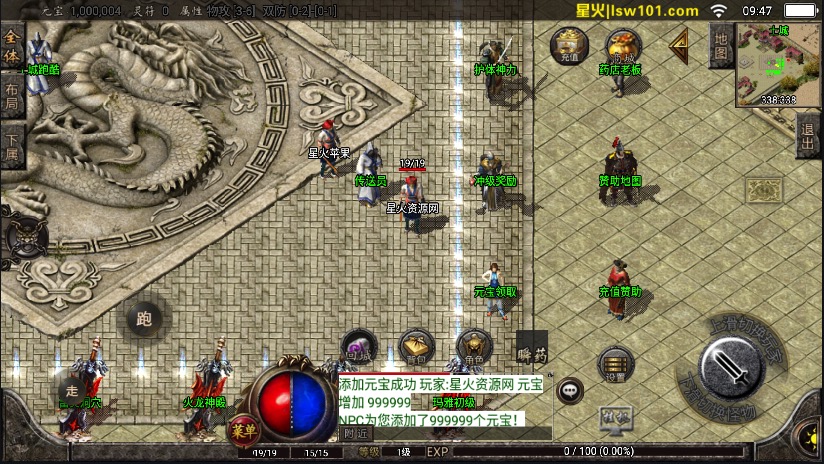Viewport: 824px width, 464px height.
Task: Switch to 走 walk mode
Action: 70,390
